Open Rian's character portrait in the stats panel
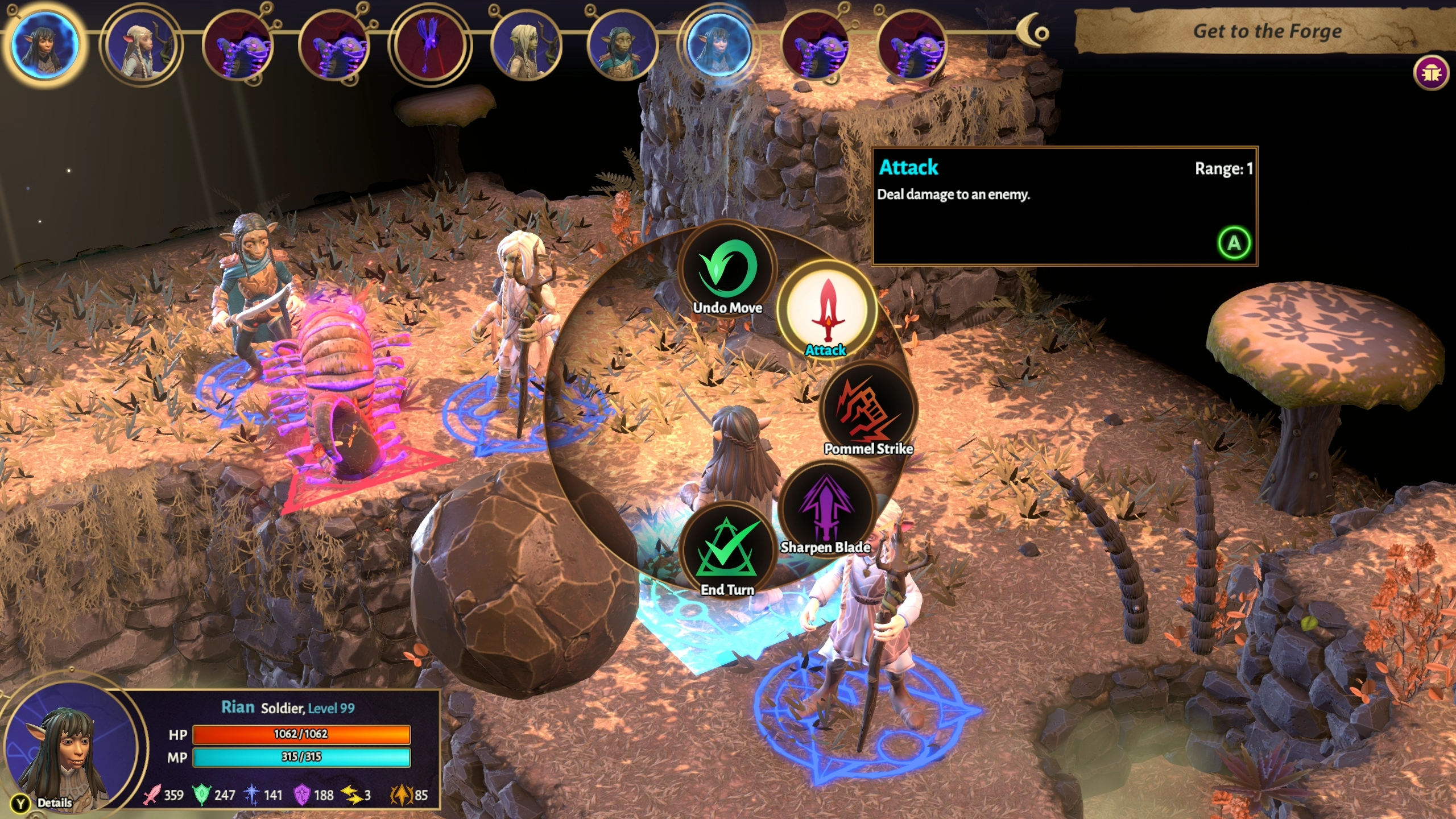Image resolution: width=1456 pixels, height=819 pixels. [68, 750]
